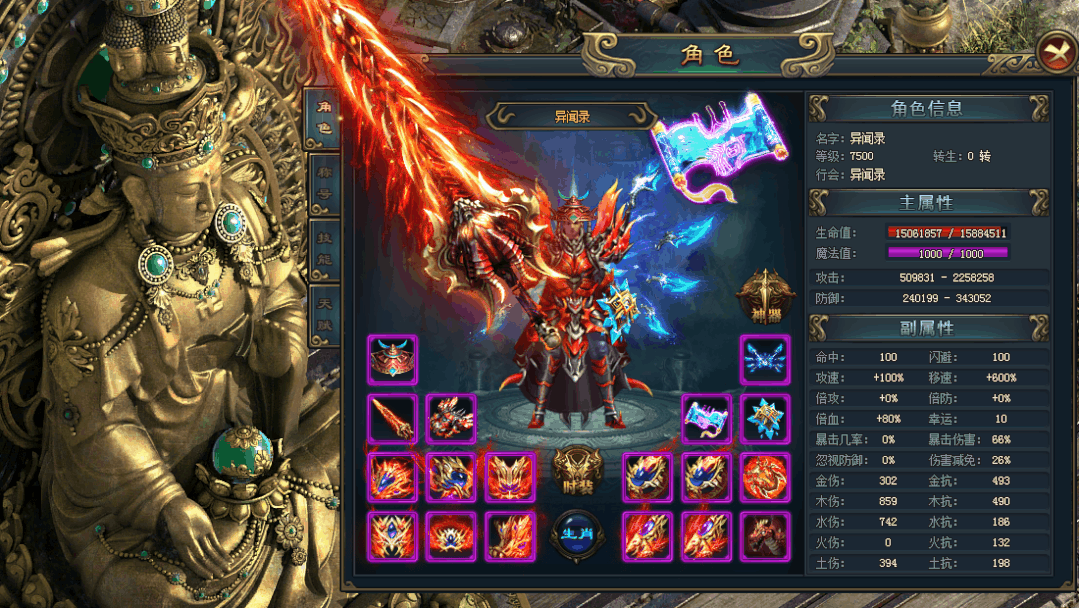Close the 角色 character window

(1056, 52)
